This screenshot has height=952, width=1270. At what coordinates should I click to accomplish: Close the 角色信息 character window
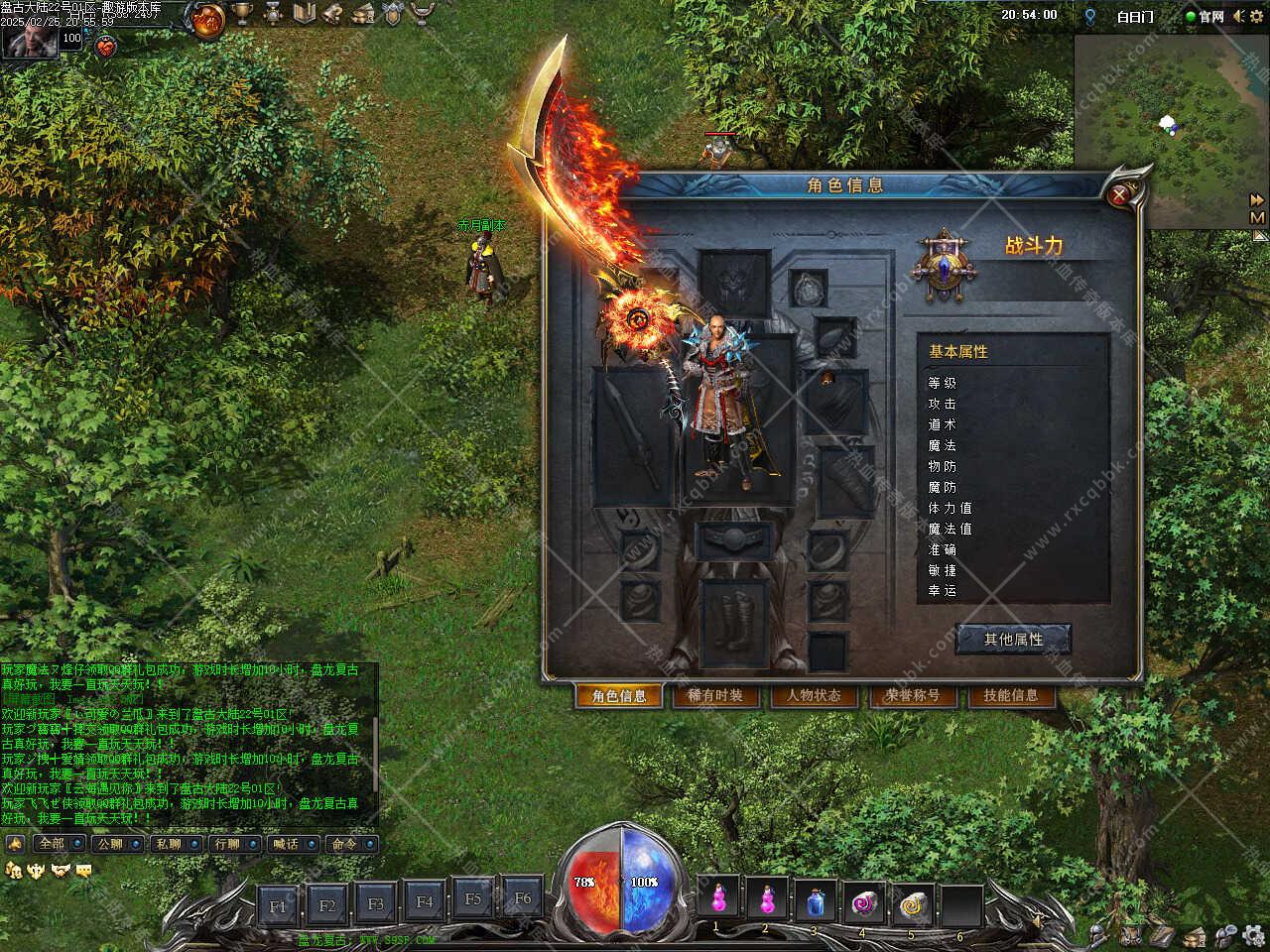(x=1120, y=195)
